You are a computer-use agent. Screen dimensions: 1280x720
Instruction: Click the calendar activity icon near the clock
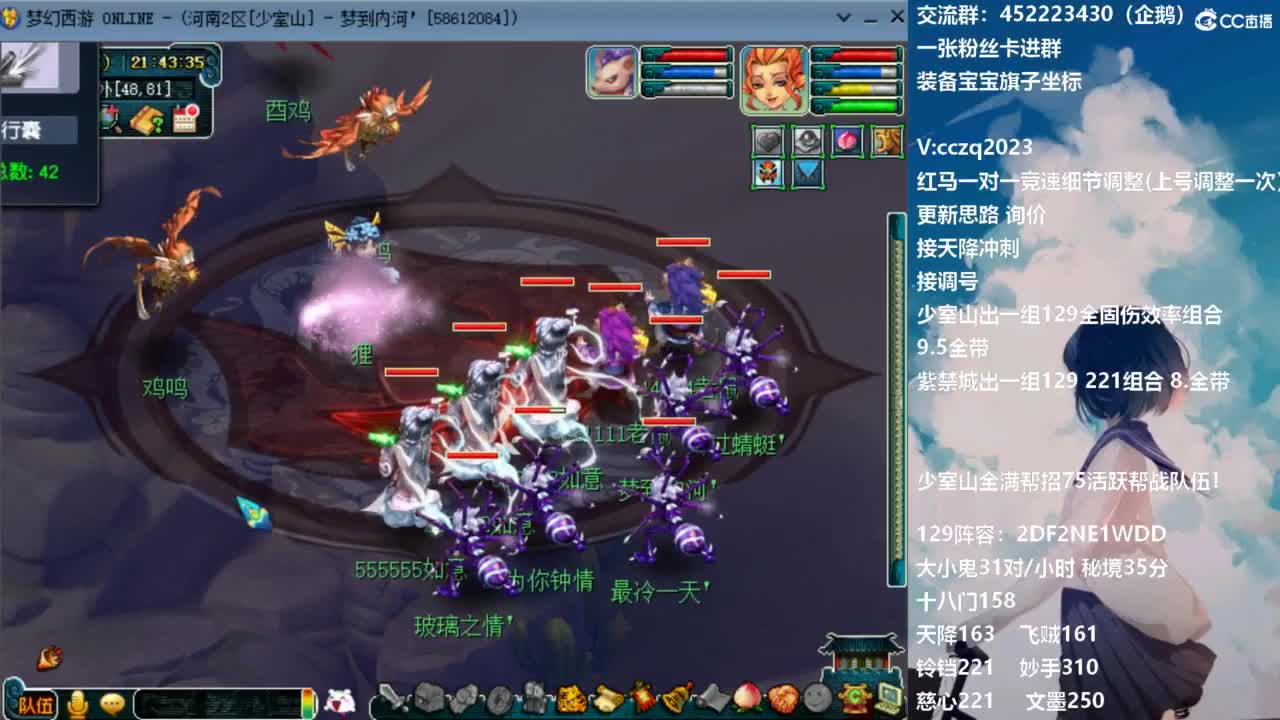pos(184,120)
